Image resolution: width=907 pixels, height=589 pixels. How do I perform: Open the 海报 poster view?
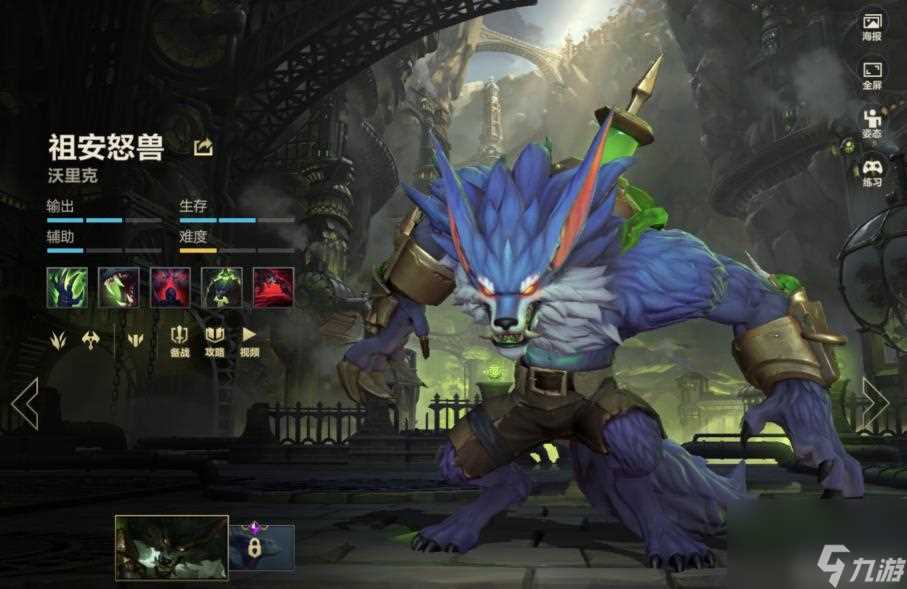[872, 26]
